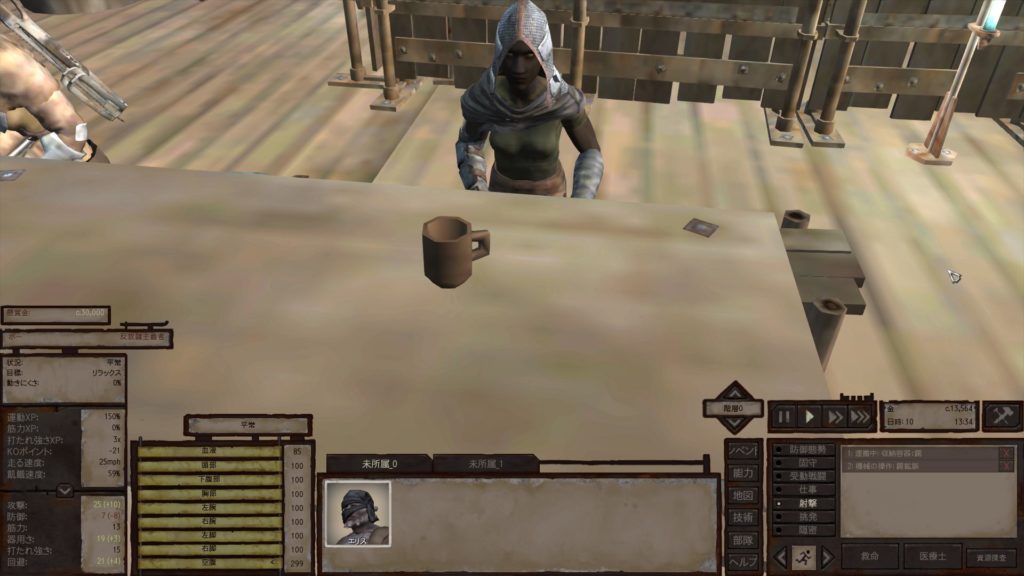This screenshot has width=1024, height=576.
Task: Open the 部隊 squad panel
Action: click(741, 539)
